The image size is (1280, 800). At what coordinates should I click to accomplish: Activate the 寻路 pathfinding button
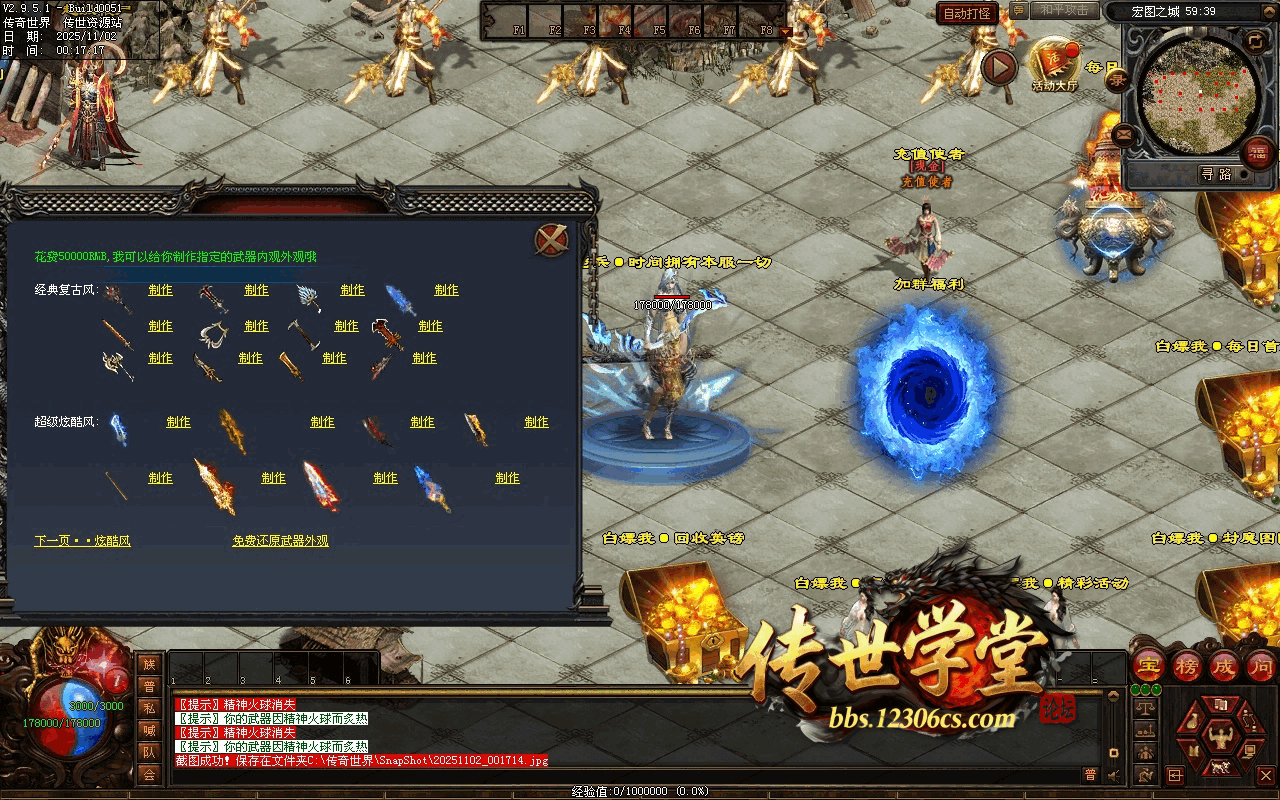tap(1217, 174)
